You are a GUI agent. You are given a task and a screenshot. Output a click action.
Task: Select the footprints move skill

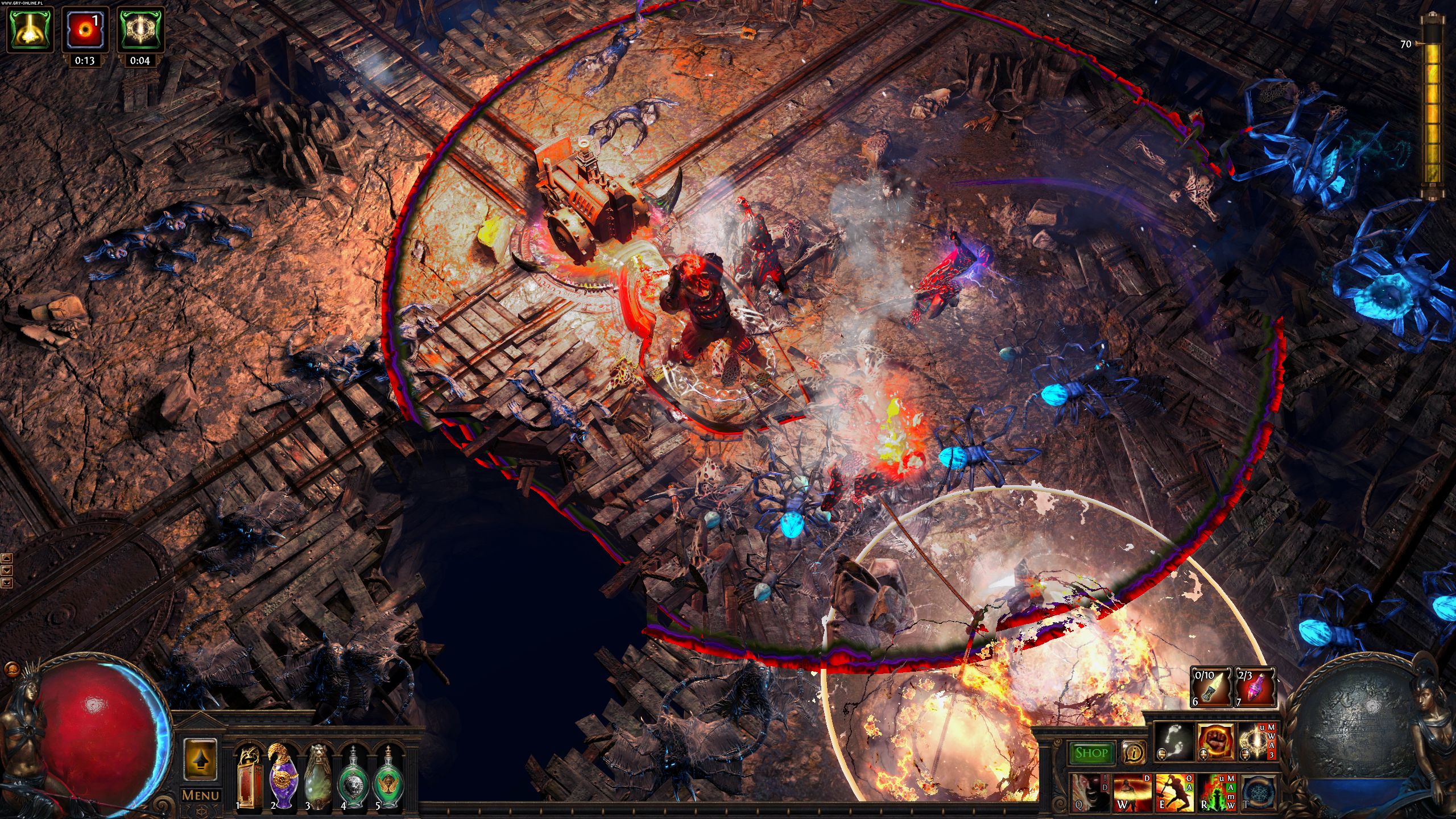tap(1175, 742)
